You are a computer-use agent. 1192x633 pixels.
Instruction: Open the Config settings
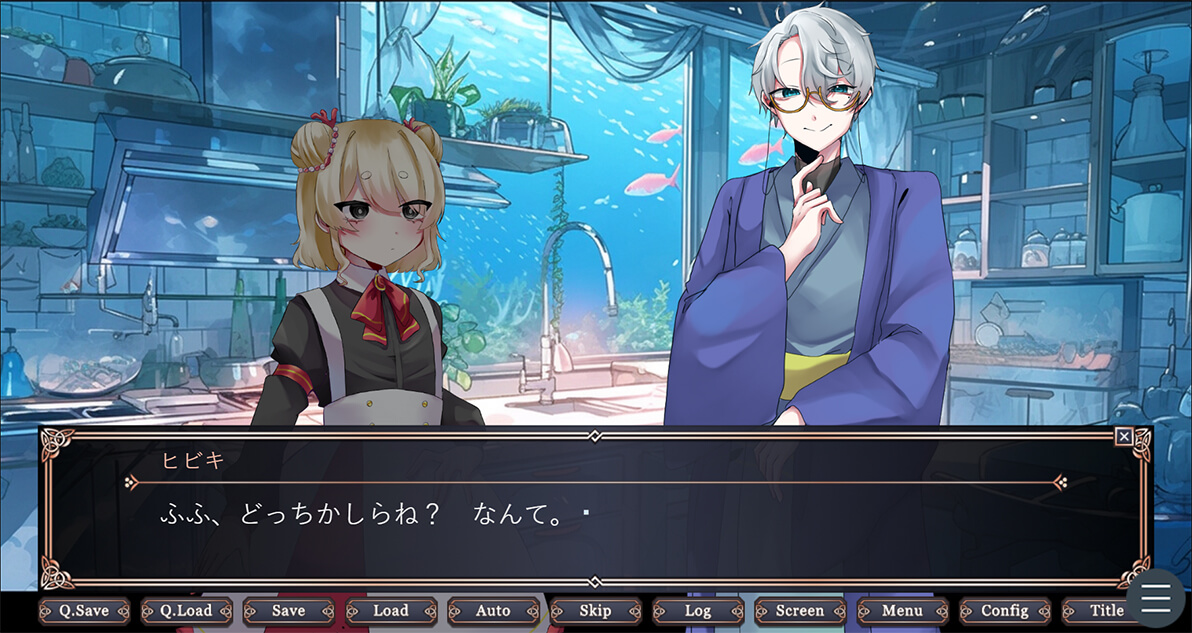click(1005, 611)
